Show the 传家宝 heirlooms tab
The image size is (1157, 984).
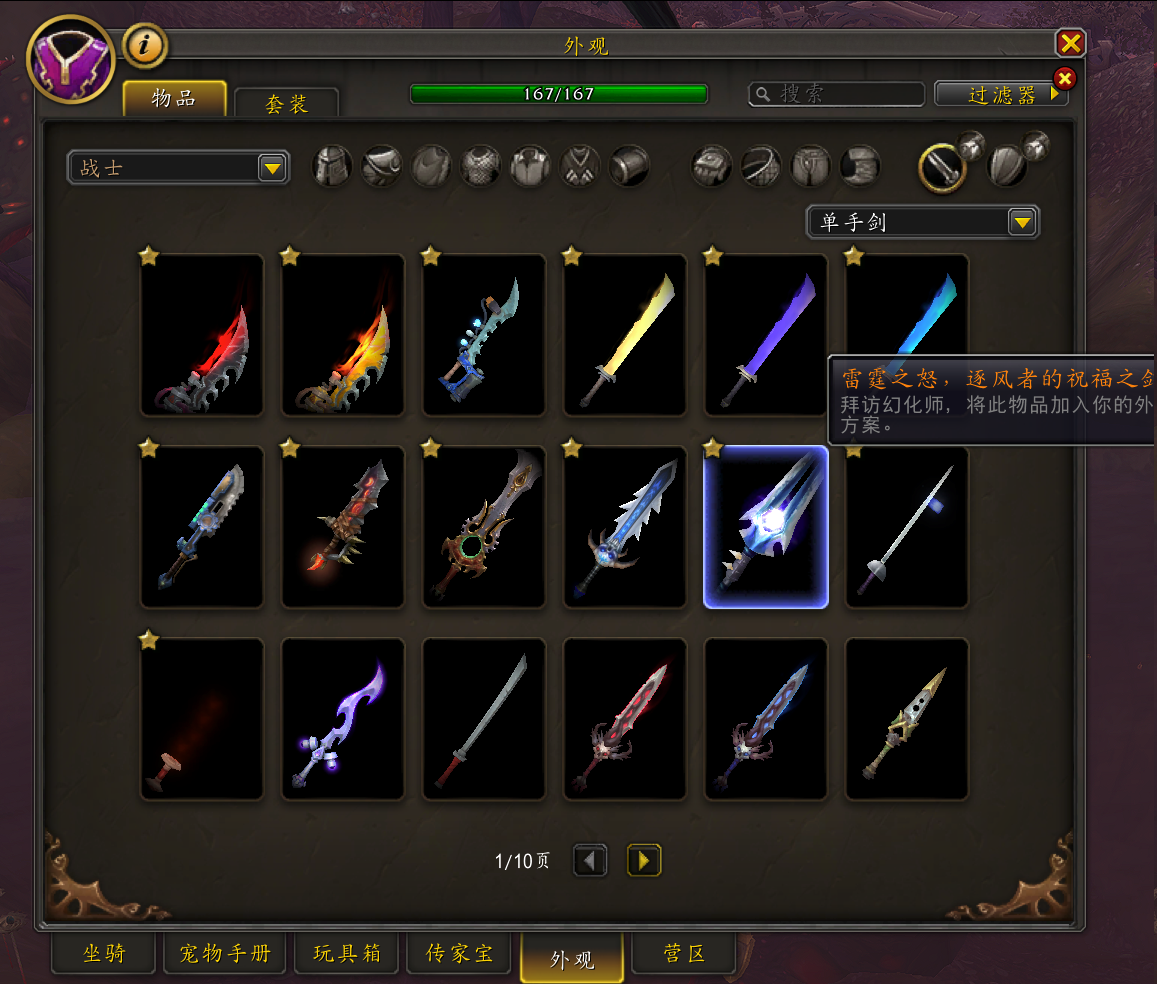point(460,953)
